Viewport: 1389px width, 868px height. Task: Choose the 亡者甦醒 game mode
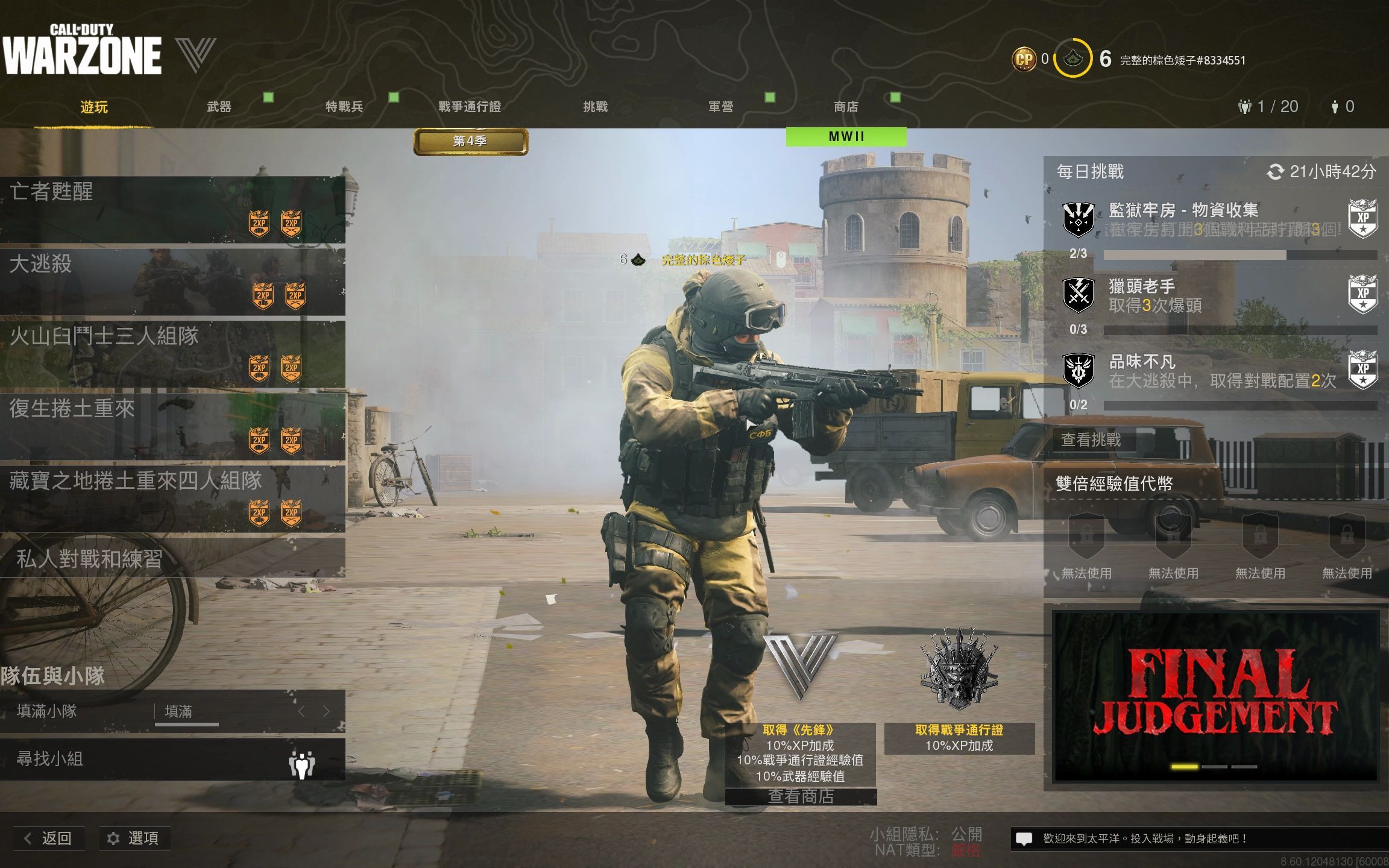tap(172, 209)
